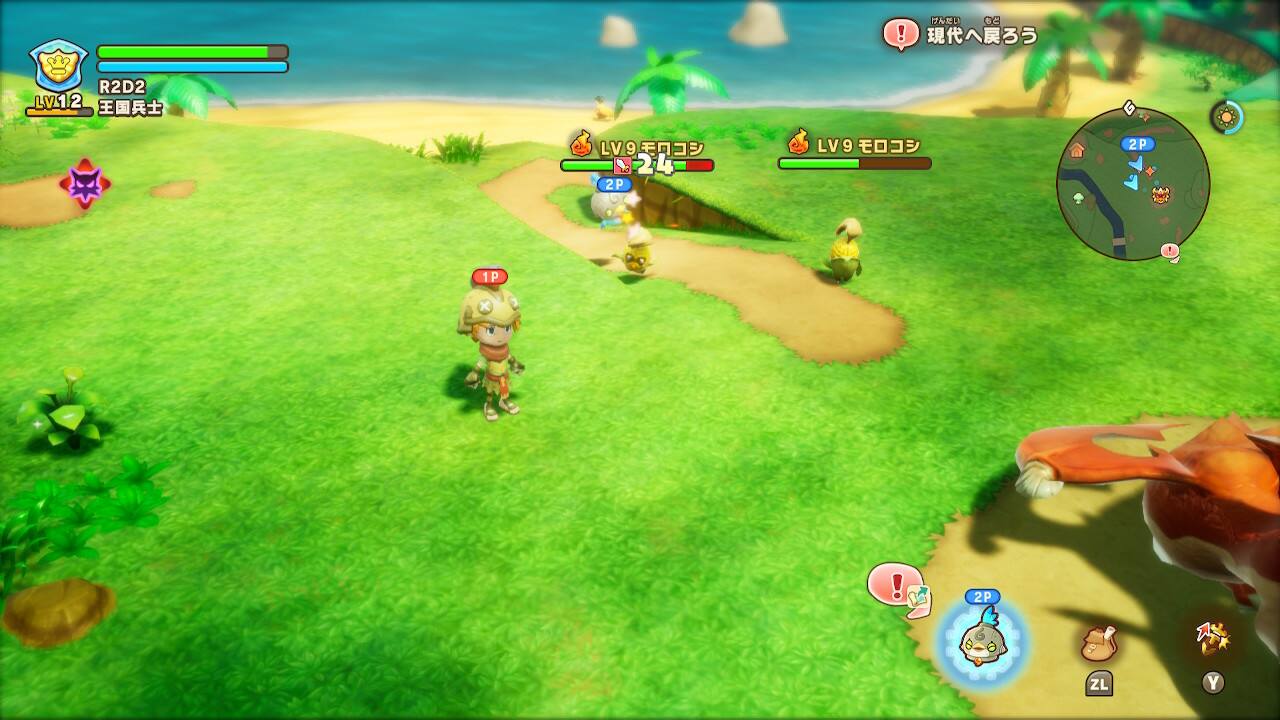Screen dimensions: 1280x720
Task: Open the 現代へ戻ろう quest objective
Action: point(962,35)
